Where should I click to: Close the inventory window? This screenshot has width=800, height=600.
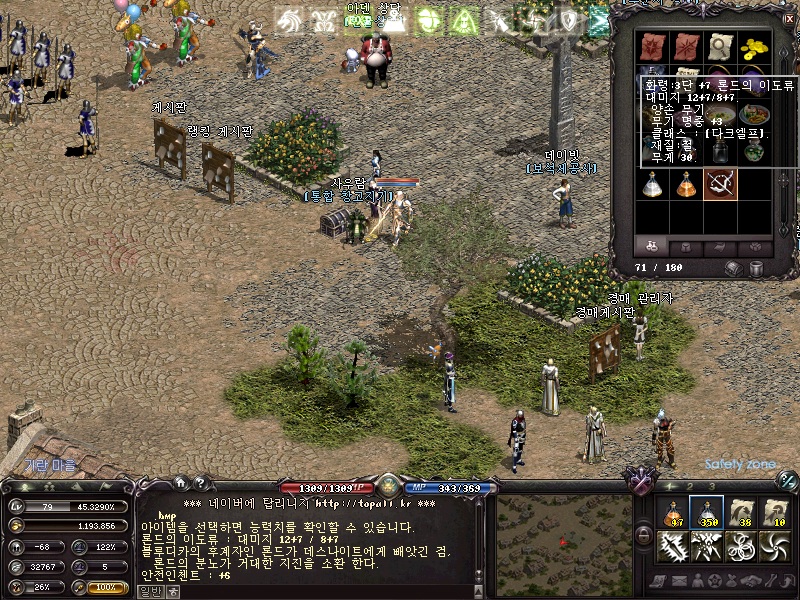point(788,19)
